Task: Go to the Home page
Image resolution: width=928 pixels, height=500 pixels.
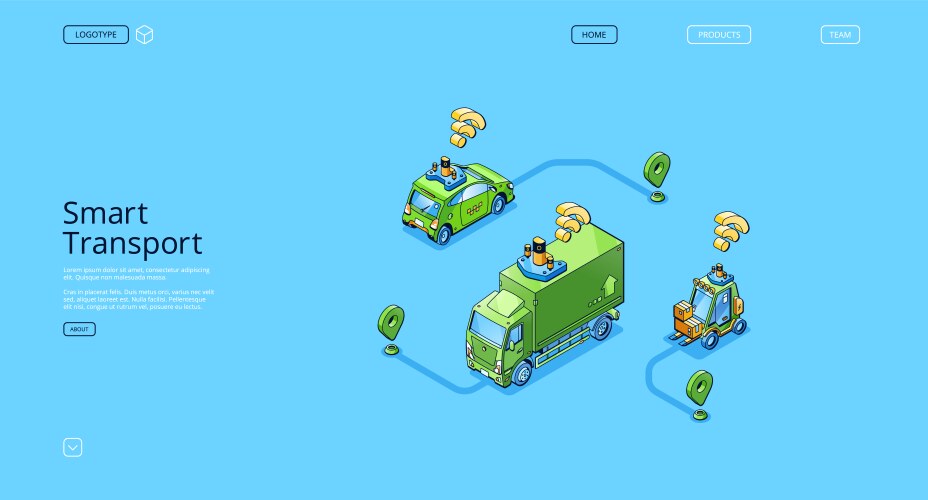Action: (594, 35)
